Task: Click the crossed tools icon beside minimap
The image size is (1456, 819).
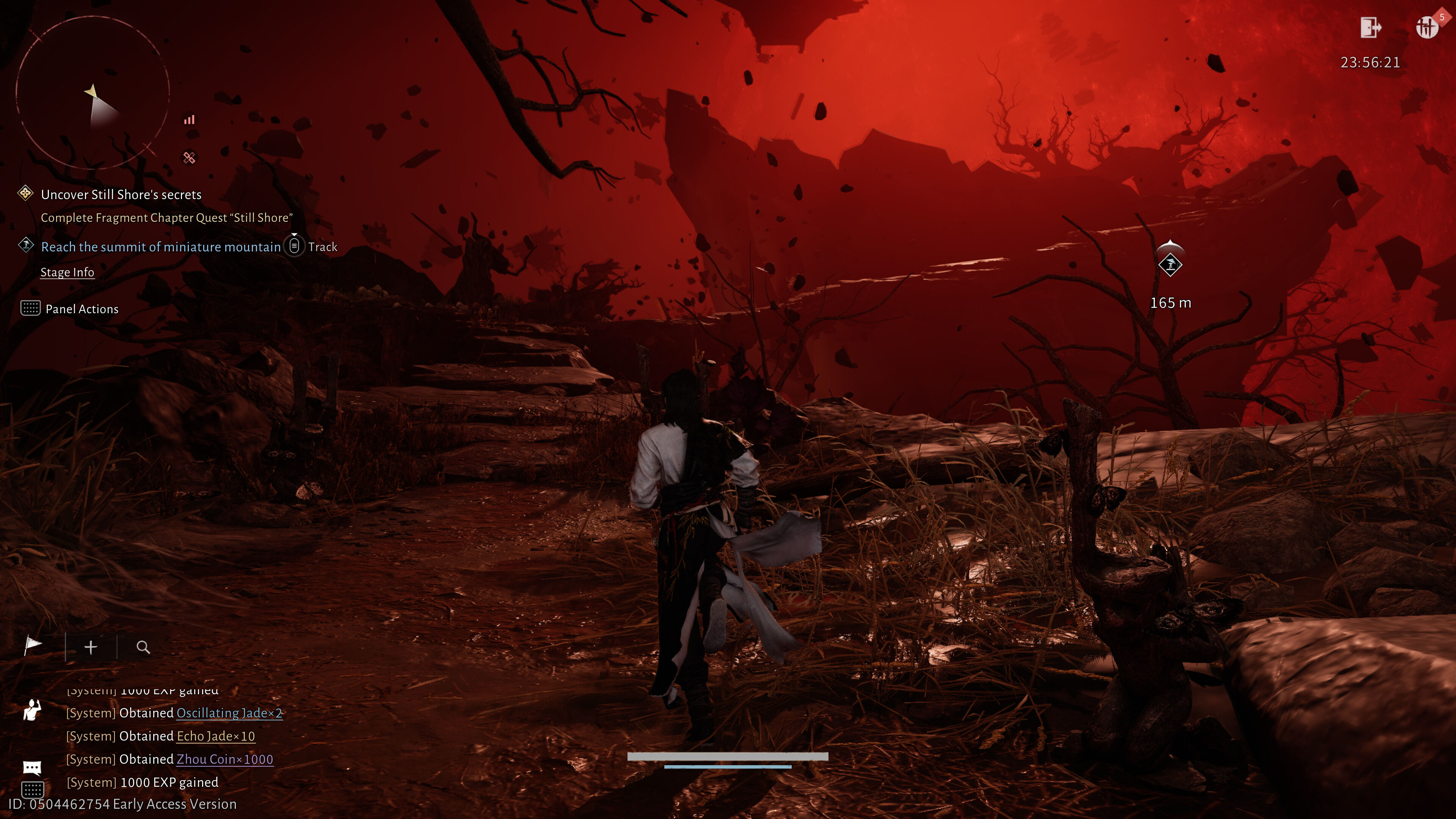Action: click(189, 158)
